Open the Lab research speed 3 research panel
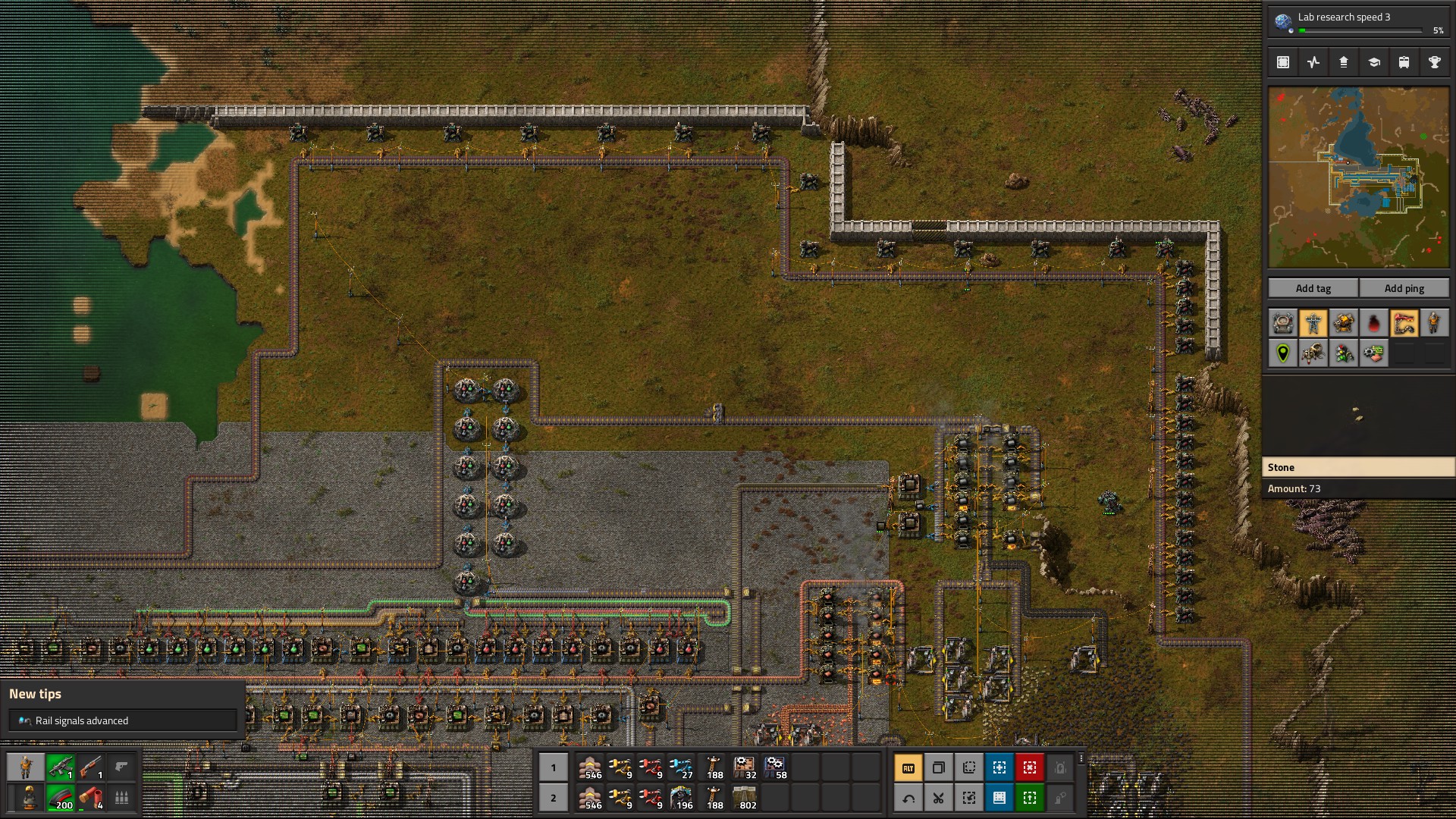This screenshot has width=1456, height=819. [1358, 21]
